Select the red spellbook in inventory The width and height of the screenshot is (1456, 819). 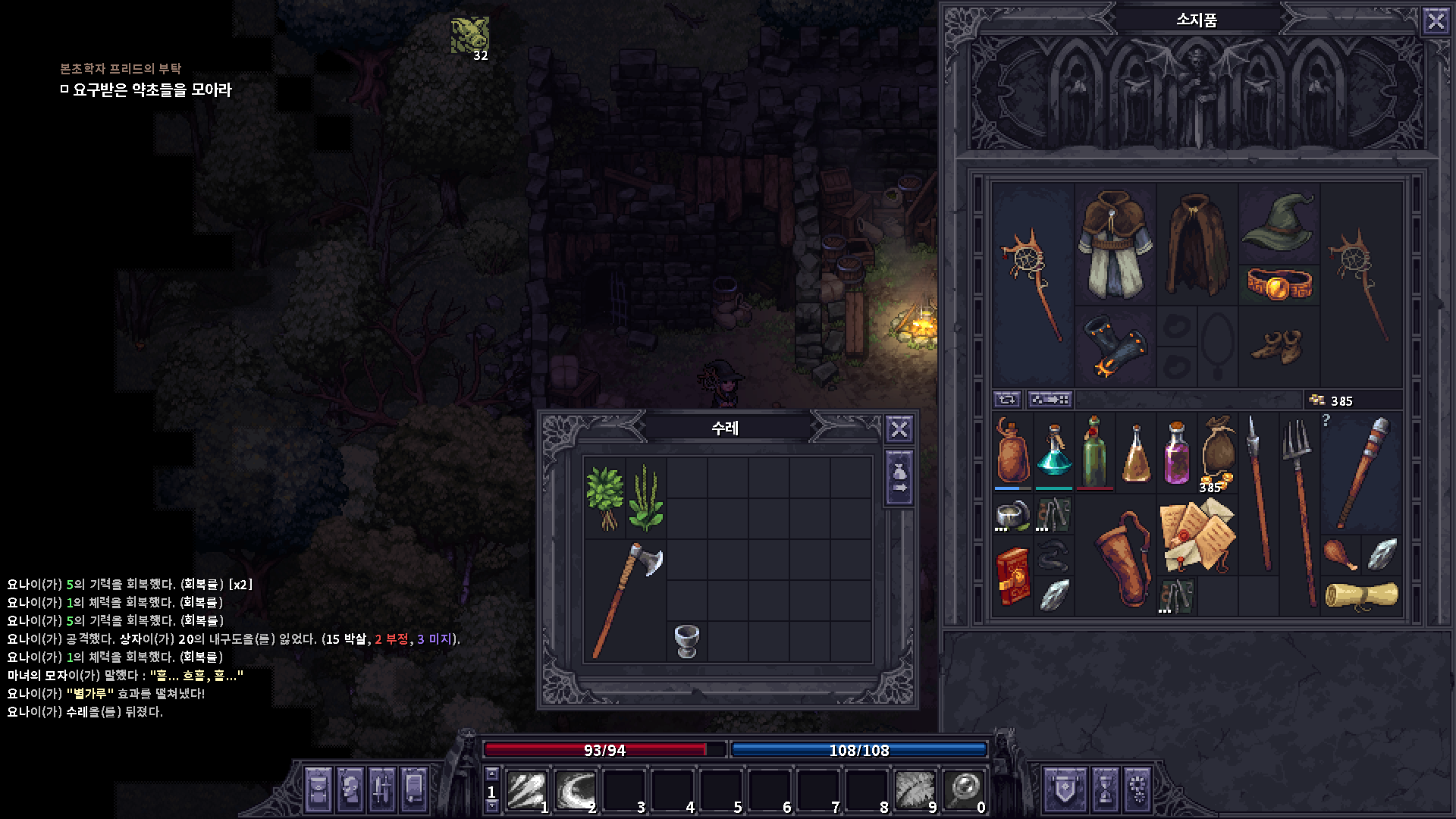point(1013,577)
